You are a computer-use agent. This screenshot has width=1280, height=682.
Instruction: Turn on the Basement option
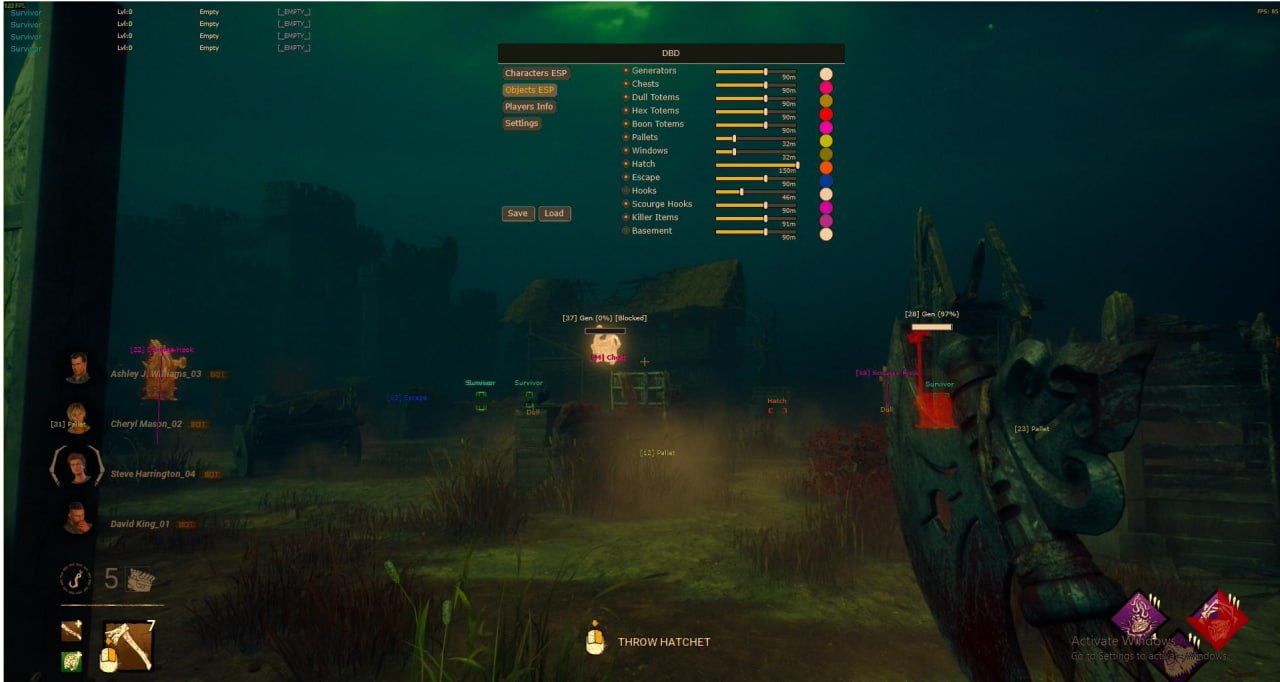pos(626,231)
